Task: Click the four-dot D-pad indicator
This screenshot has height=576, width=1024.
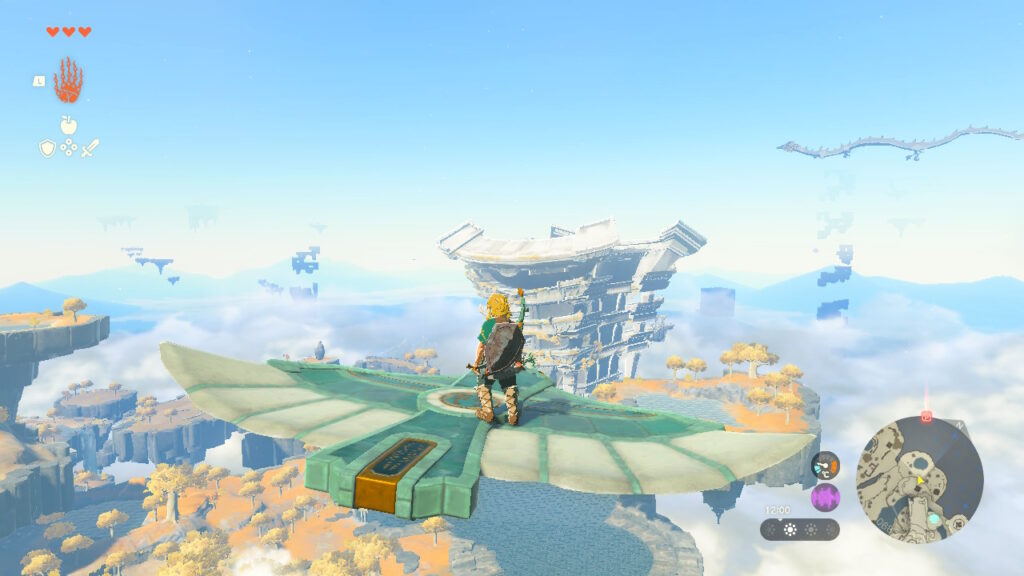Action: point(68,148)
